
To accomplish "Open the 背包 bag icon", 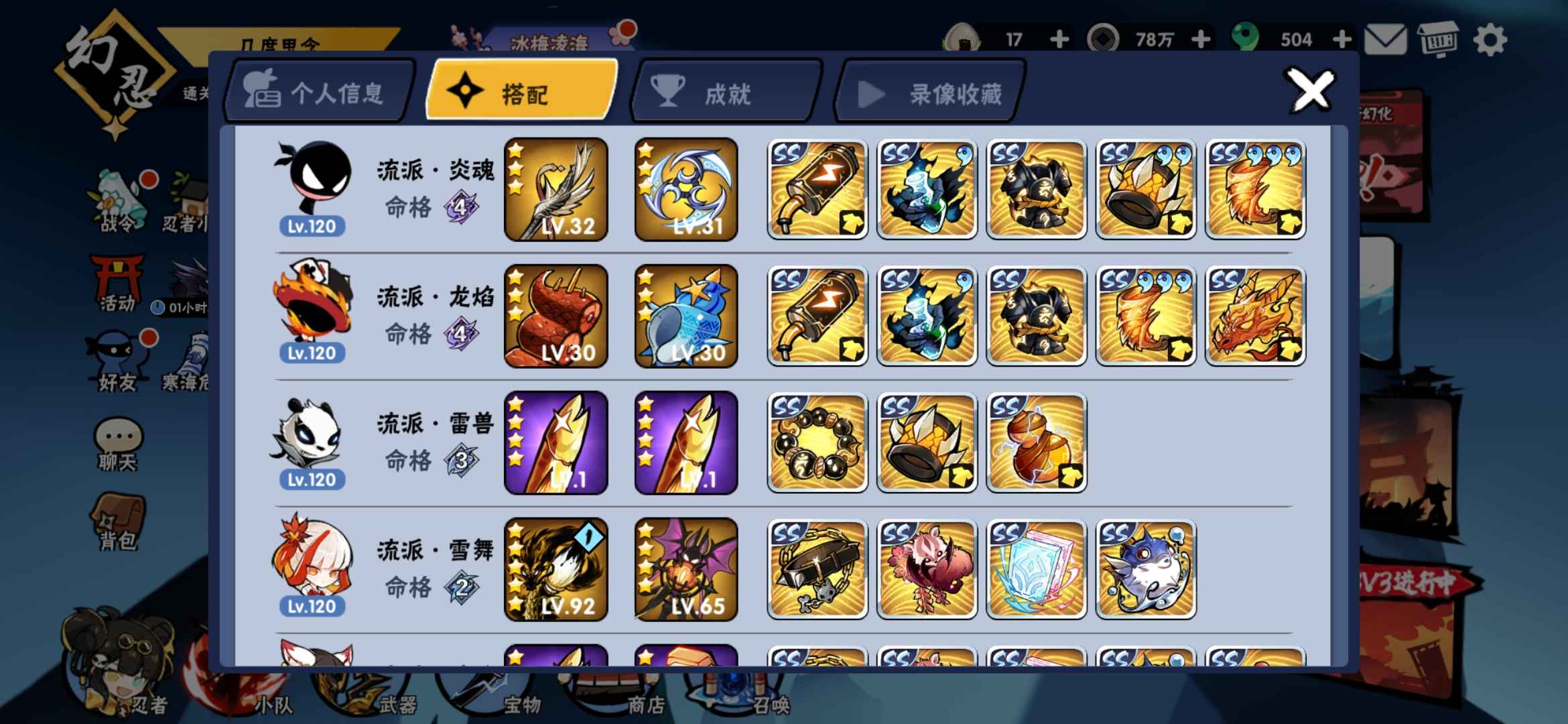I will [118, 522].
